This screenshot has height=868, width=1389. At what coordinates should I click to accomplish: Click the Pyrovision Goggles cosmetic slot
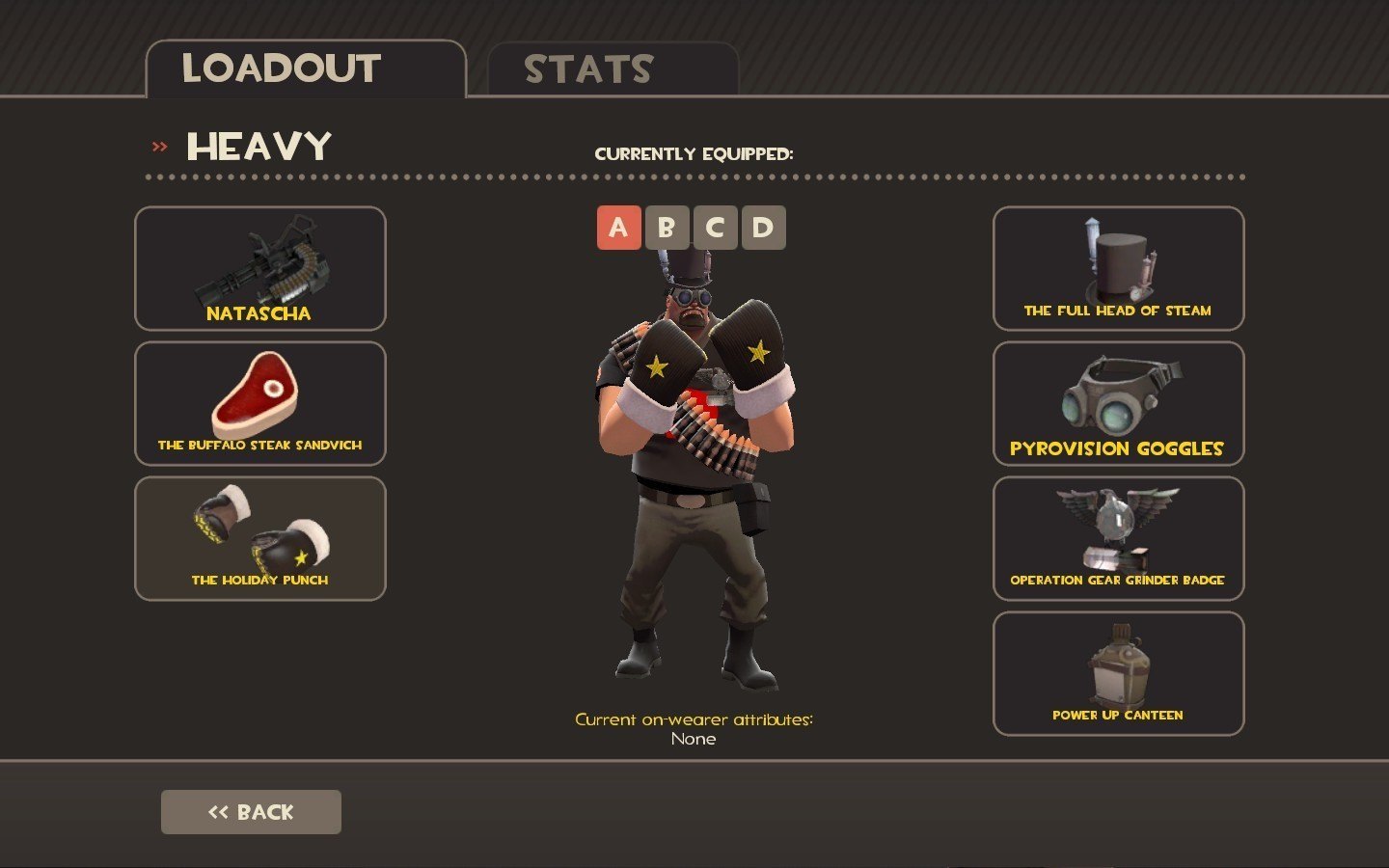click(1118, 404)
